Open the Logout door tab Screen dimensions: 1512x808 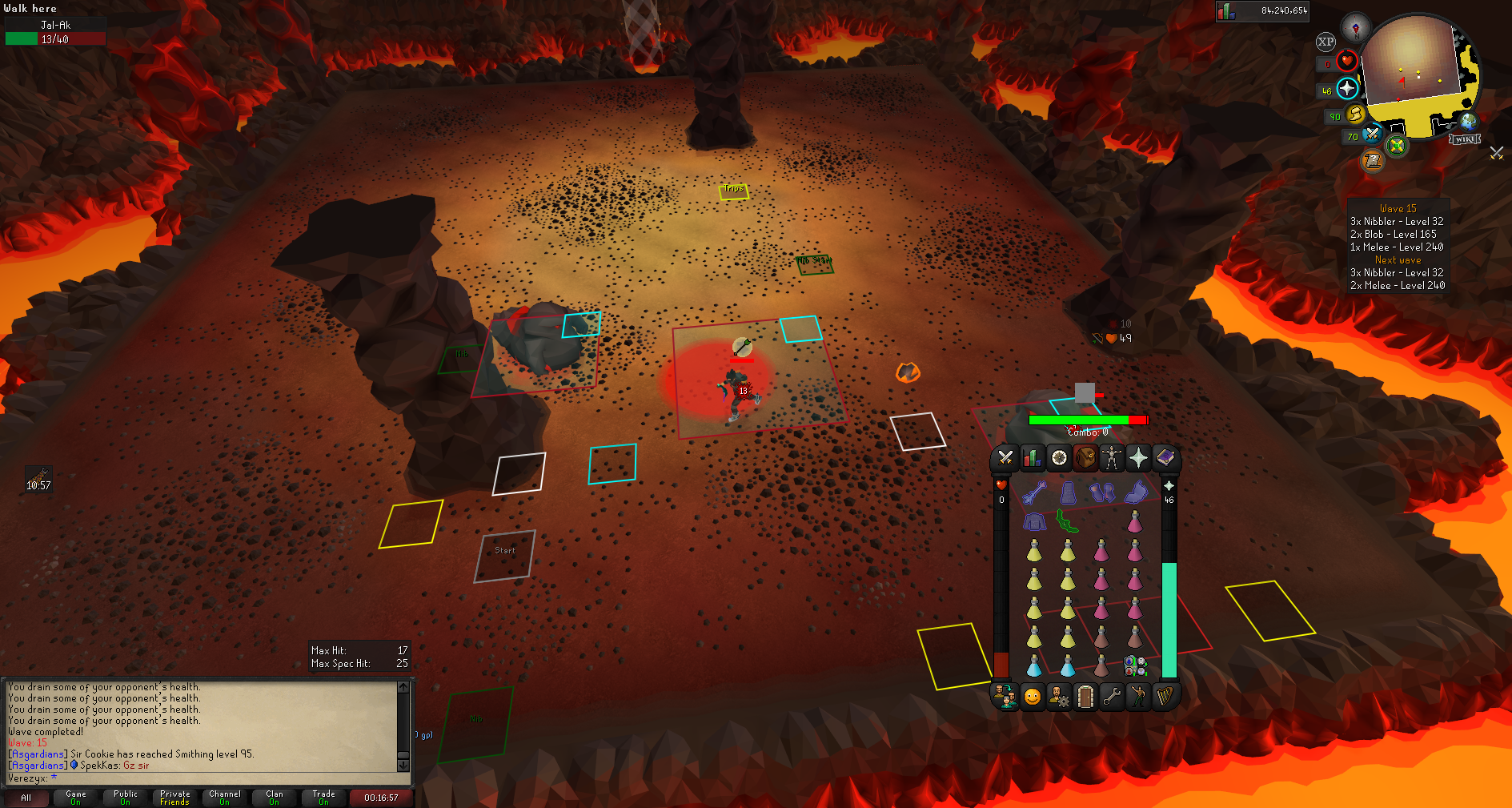click(1085, 697)
